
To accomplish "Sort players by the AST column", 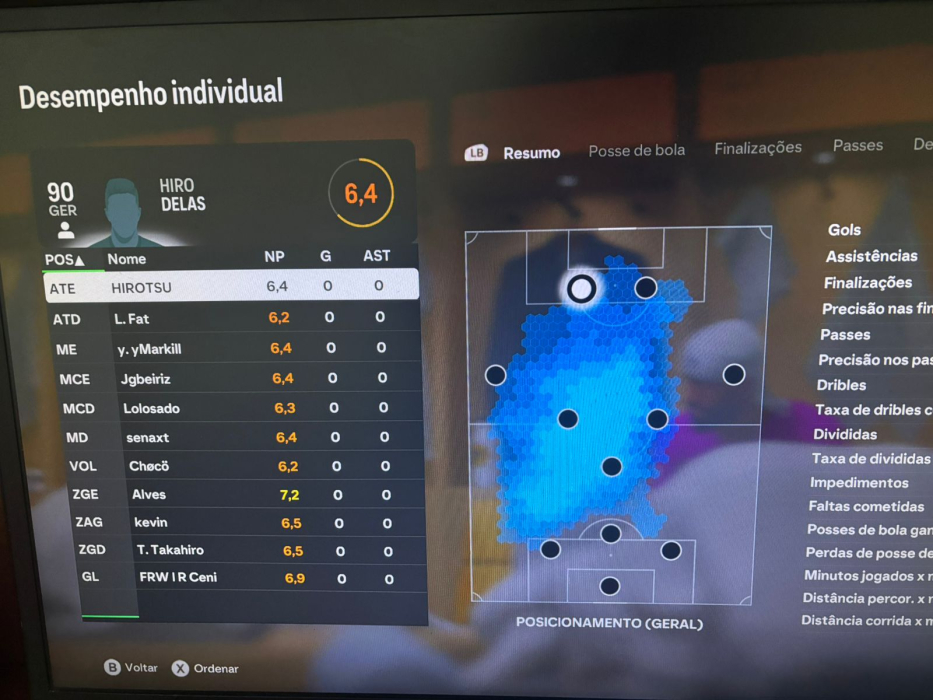I will coord(376,256).
